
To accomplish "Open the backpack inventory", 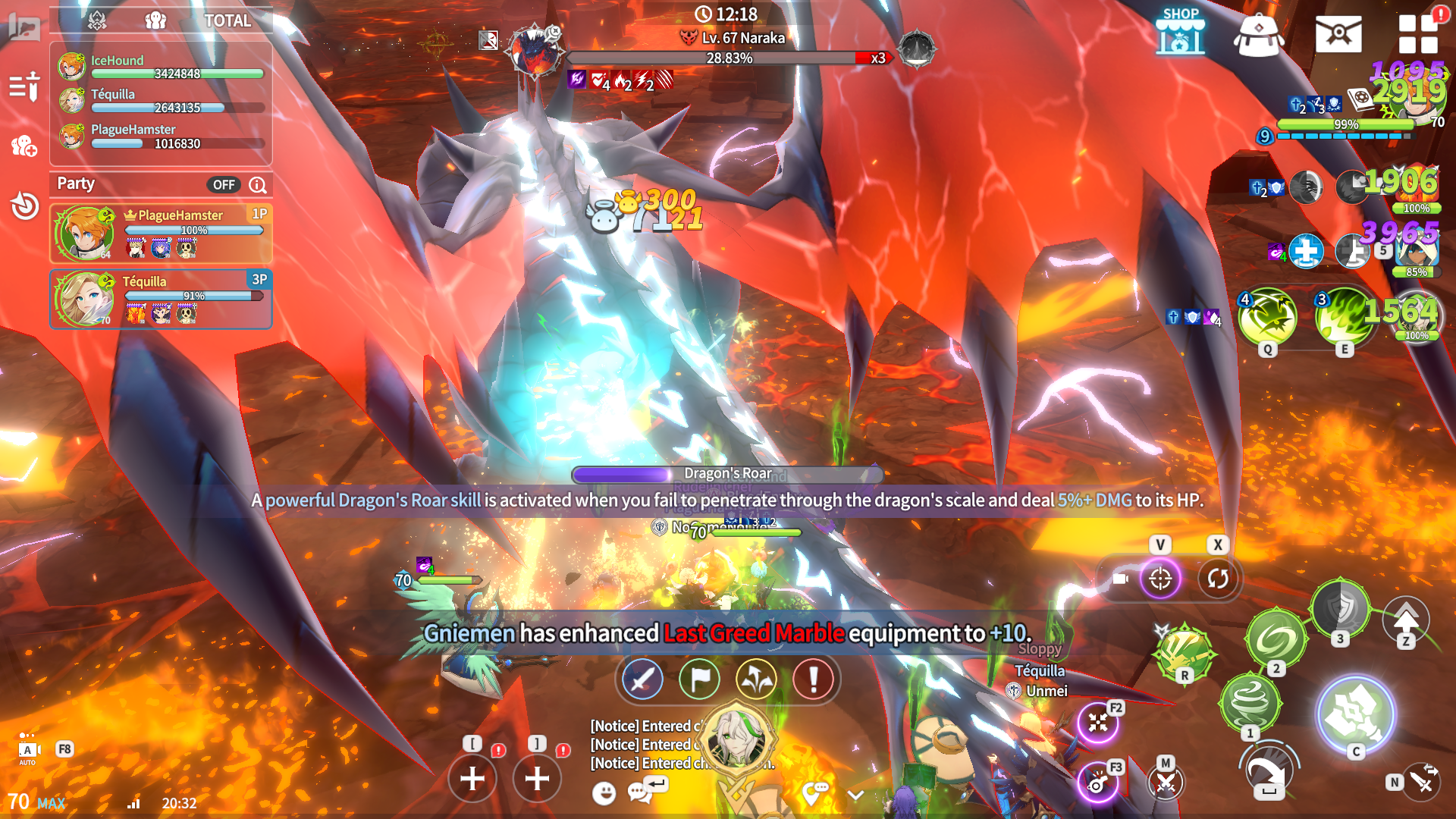I will tap(1258, 34).
